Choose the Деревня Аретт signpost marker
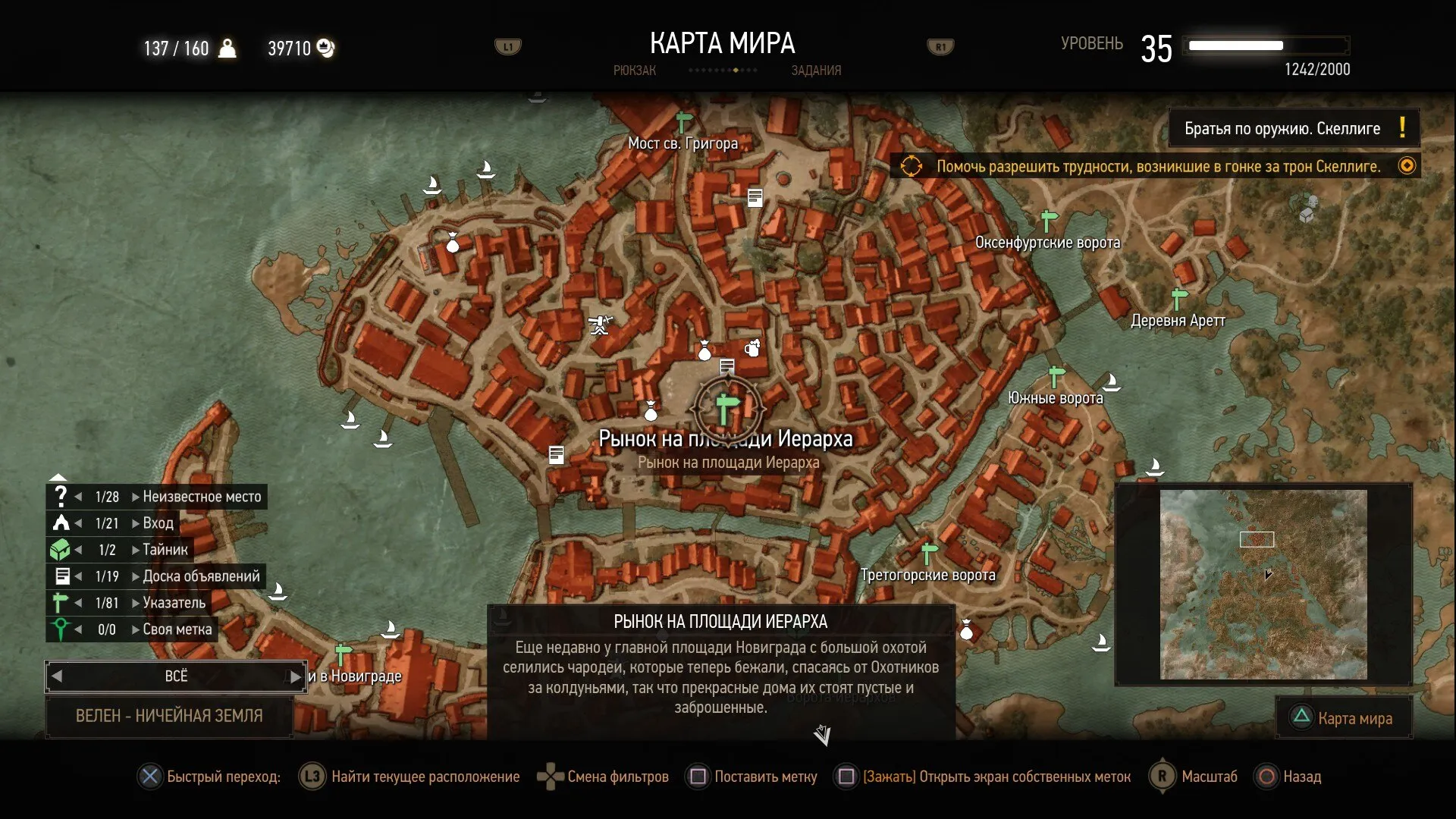This screenshot has width=1456, height=819. (1178, 298)
